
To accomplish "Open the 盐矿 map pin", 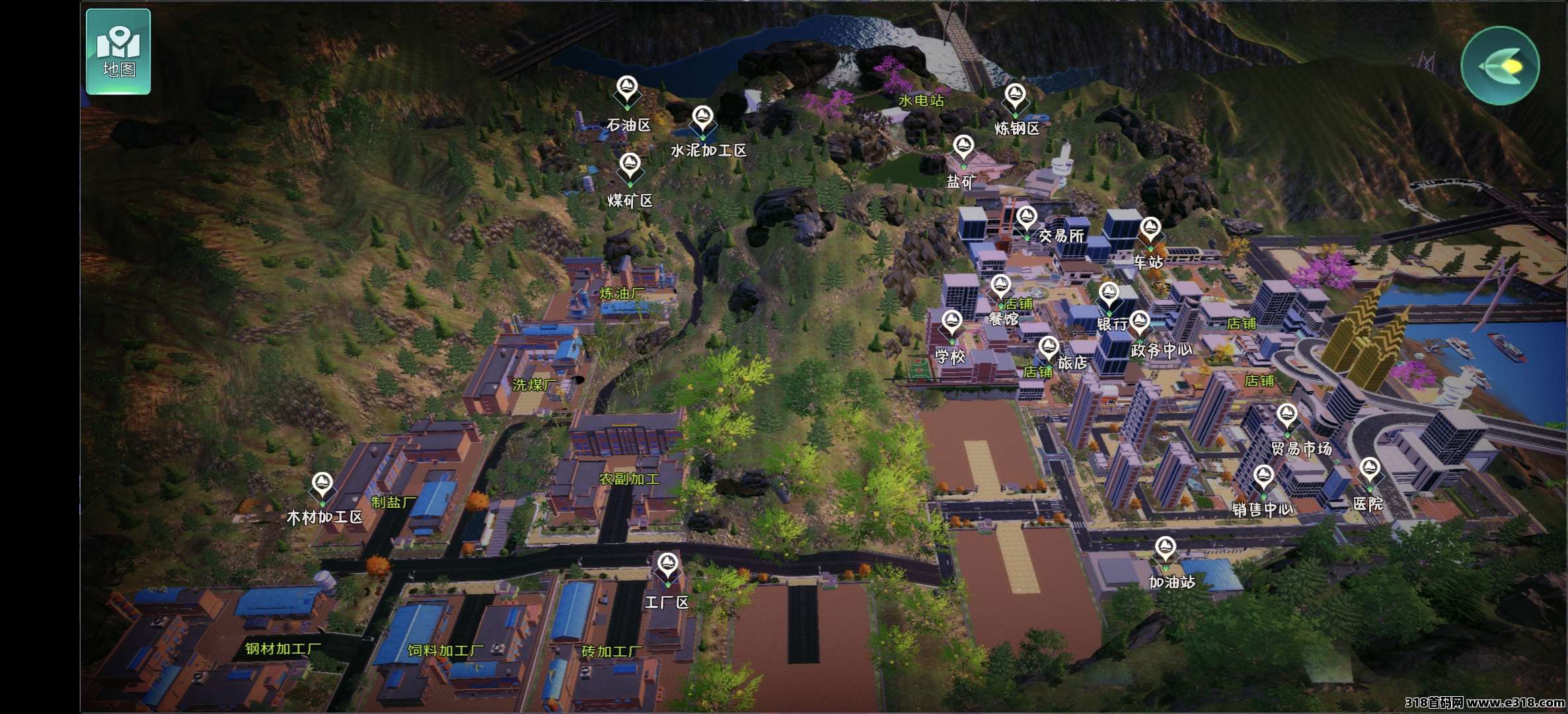I will click(x=963, y=149).
